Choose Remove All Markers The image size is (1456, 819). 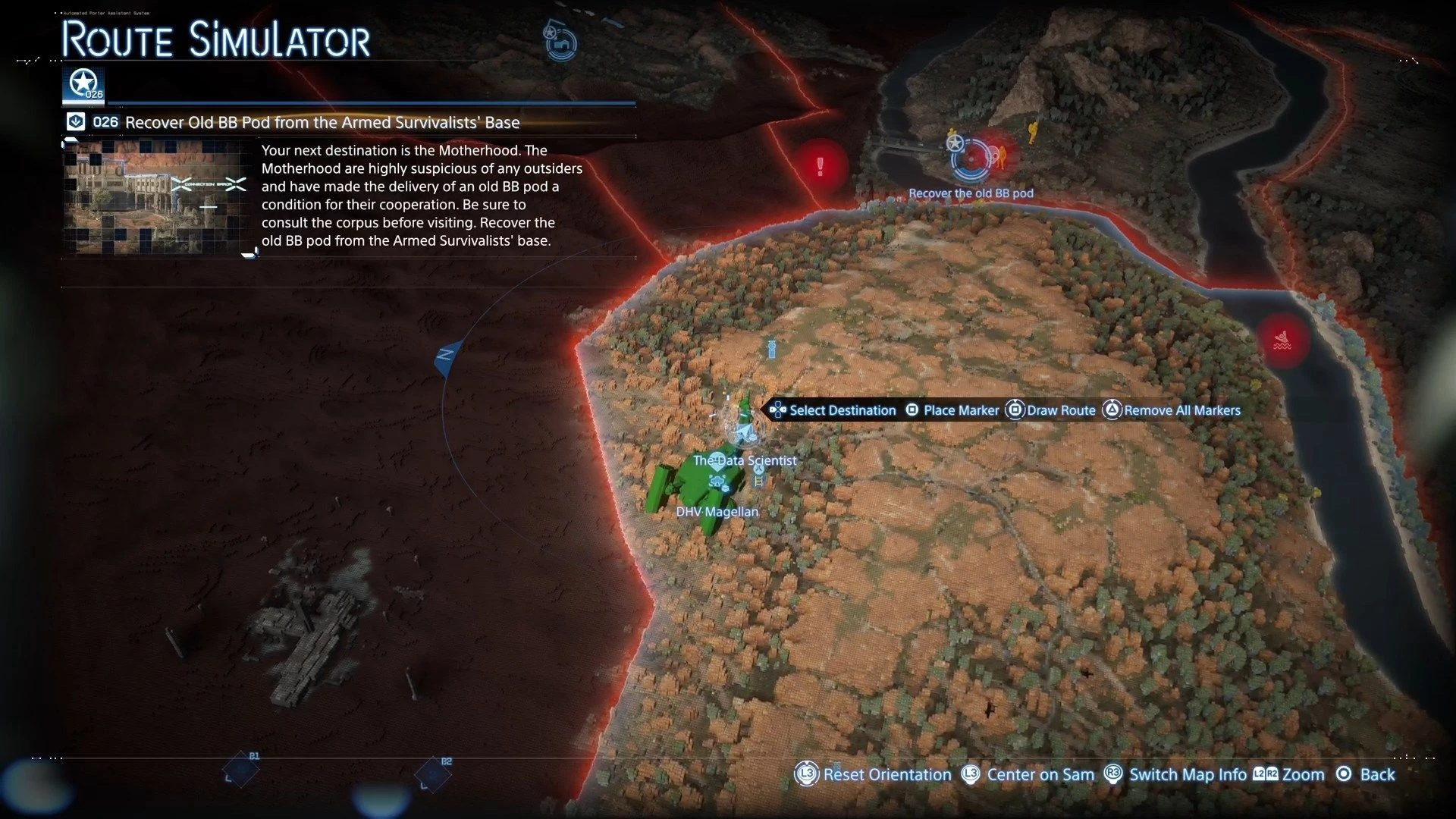coord(1171,410)
